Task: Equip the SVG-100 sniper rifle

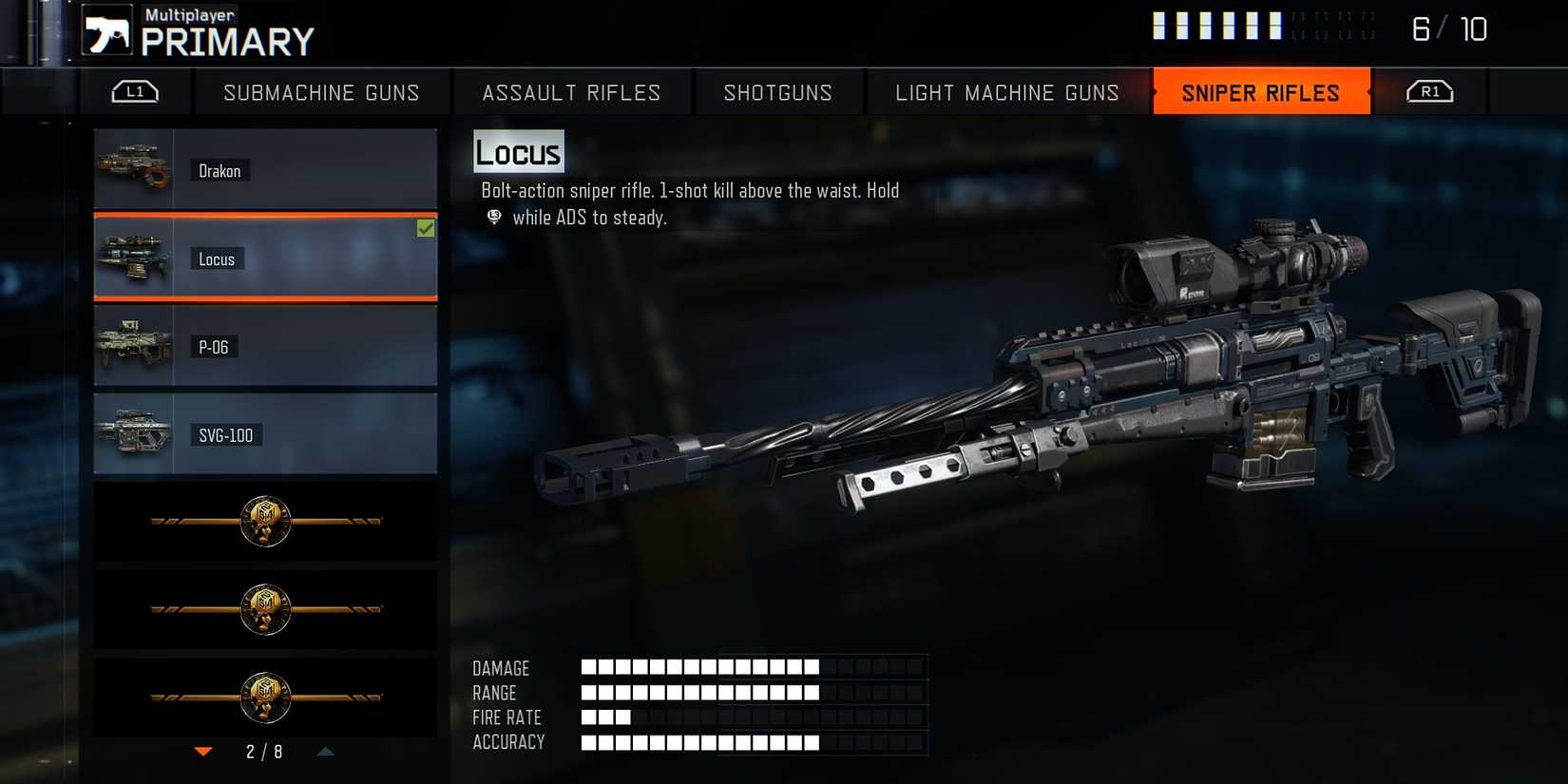Action: tap(265, 434)
